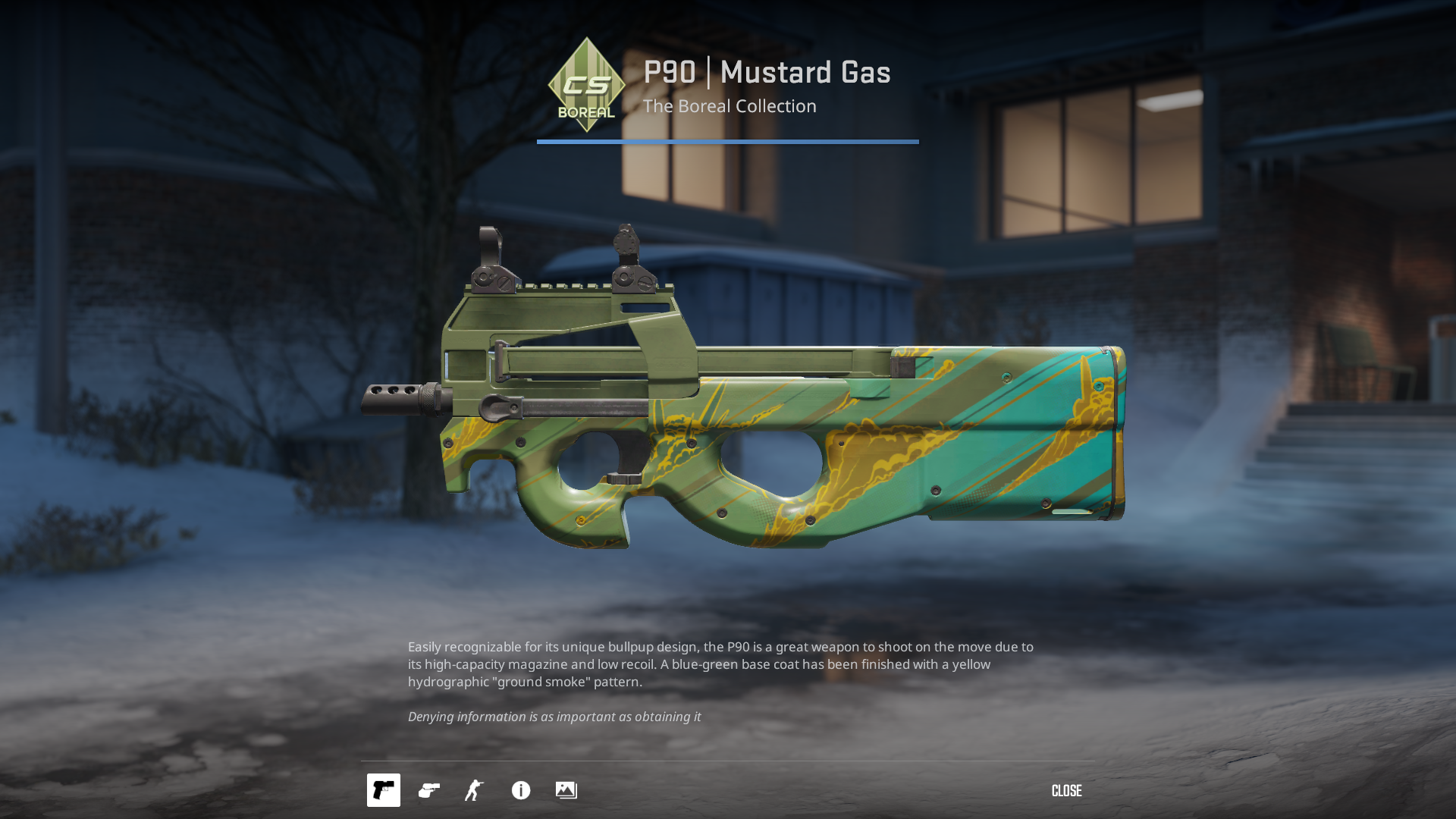Close the P90 Mustard Gas inspect screen
Viewport: 1456px width, 819px height.
pyautogui.click(x=1066, y=791)
